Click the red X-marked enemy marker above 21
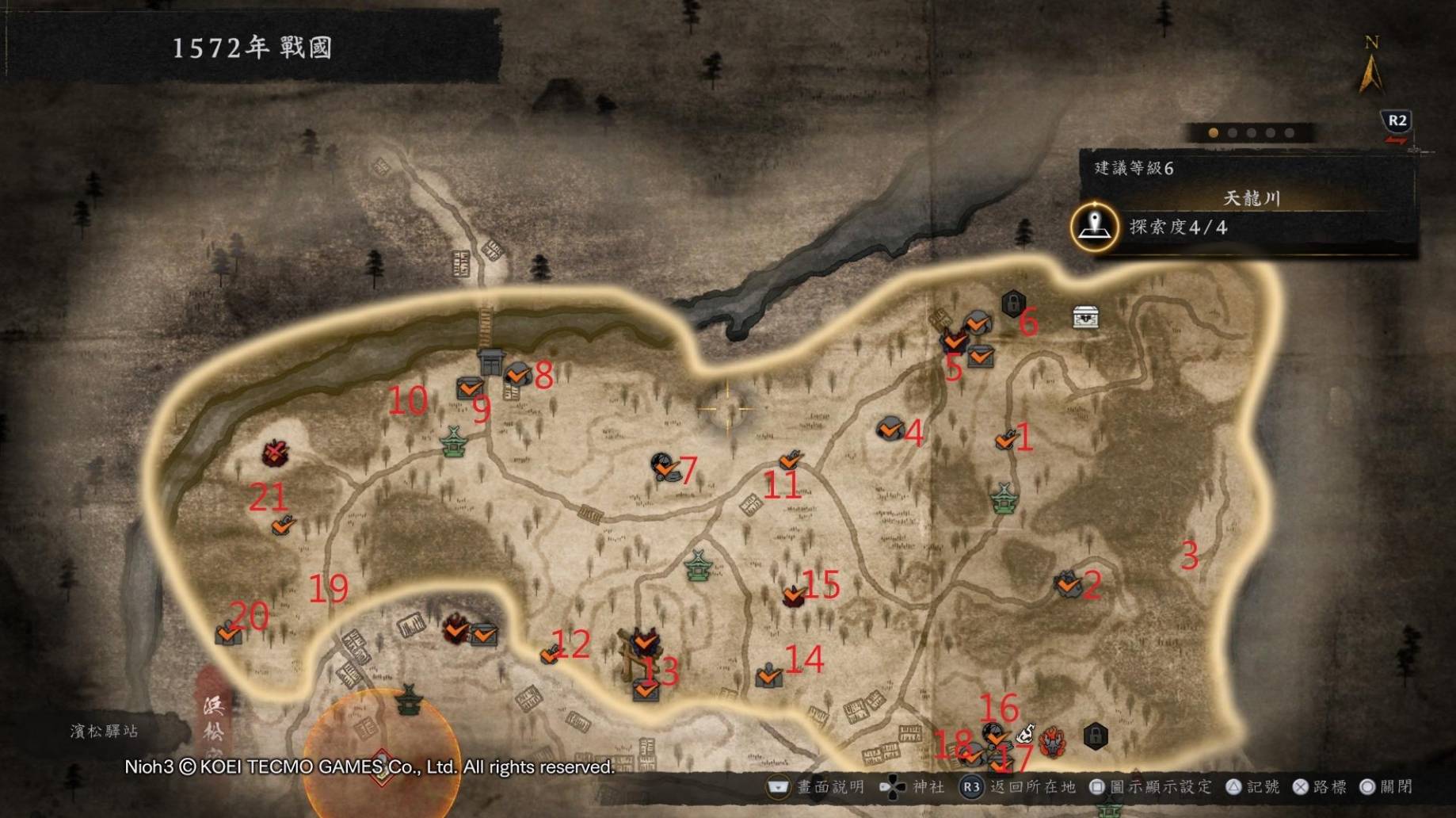1456x818 pixels. point(275,453)
